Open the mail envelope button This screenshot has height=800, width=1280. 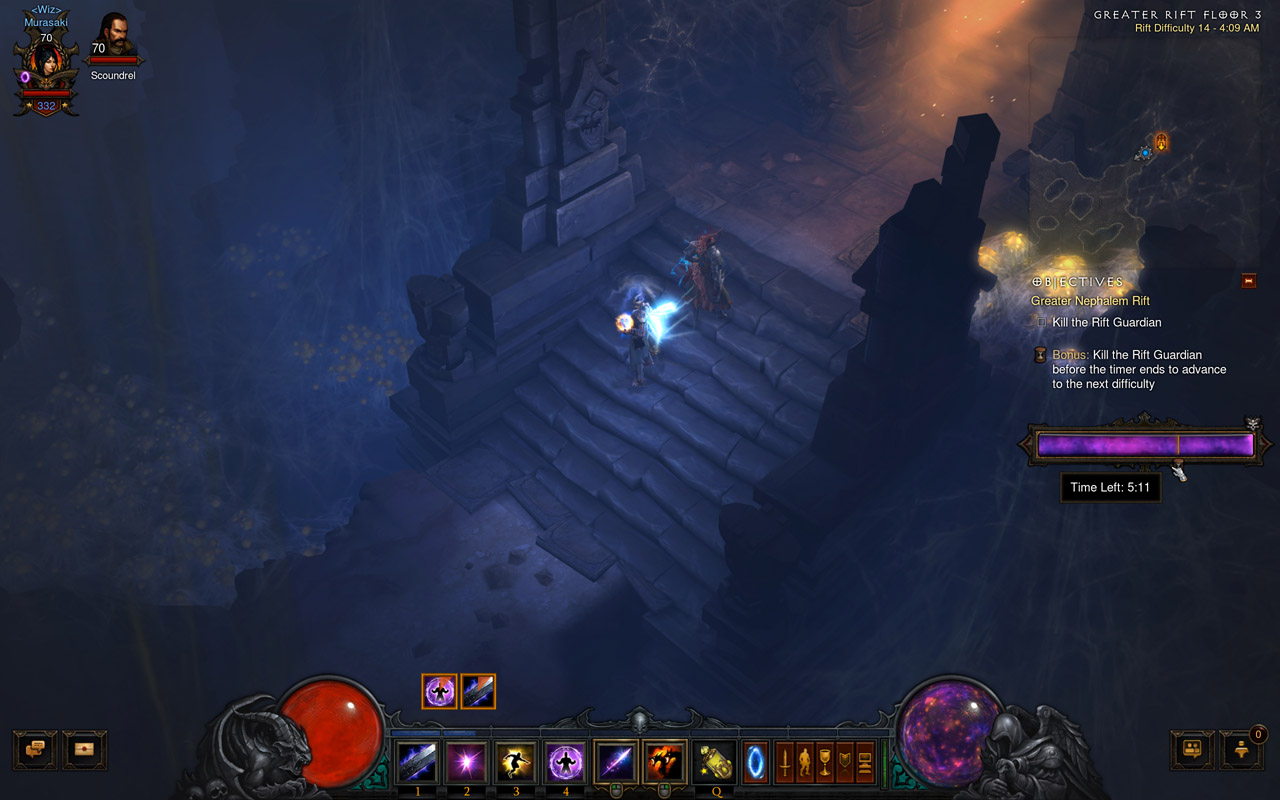pyautogui.click(x=85, y=749)
